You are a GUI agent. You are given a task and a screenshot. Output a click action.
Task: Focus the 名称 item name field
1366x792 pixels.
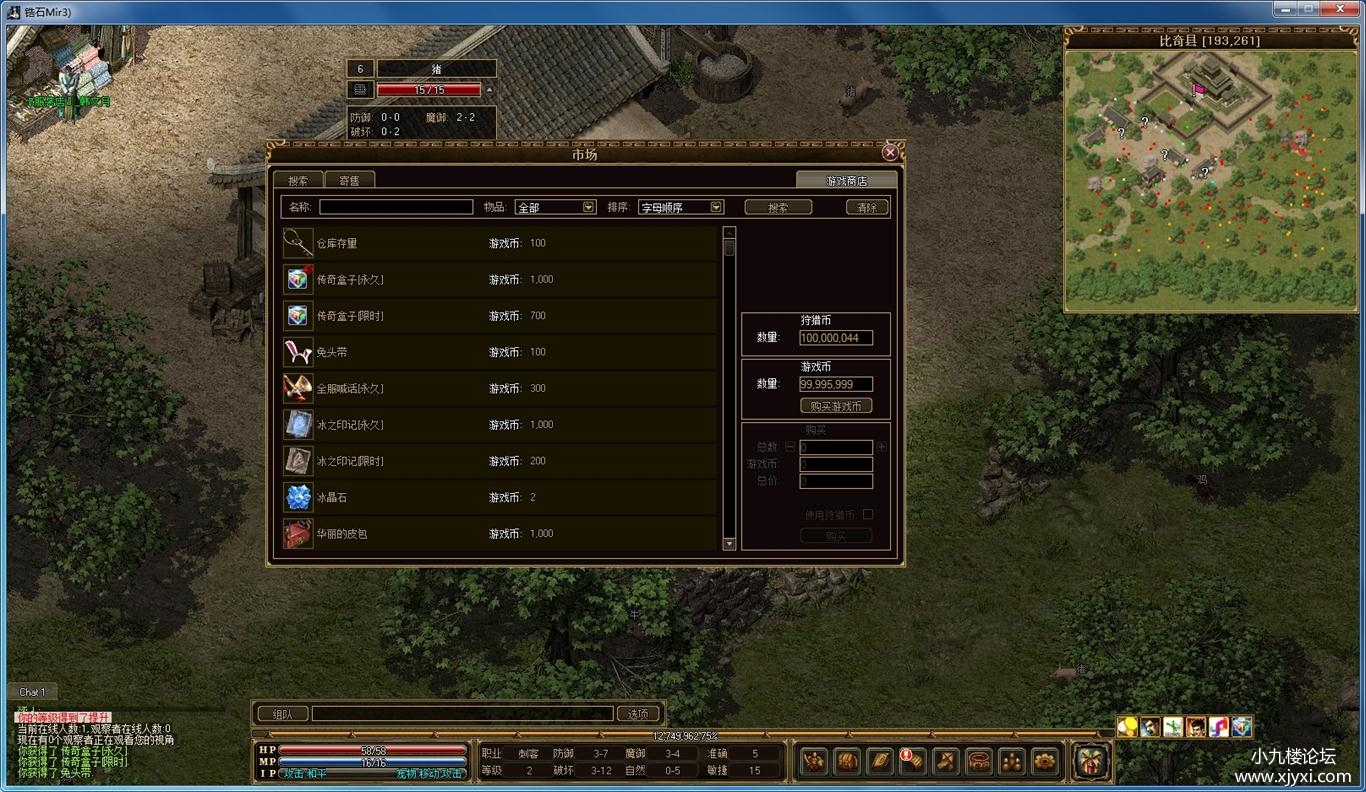[396, 207]
